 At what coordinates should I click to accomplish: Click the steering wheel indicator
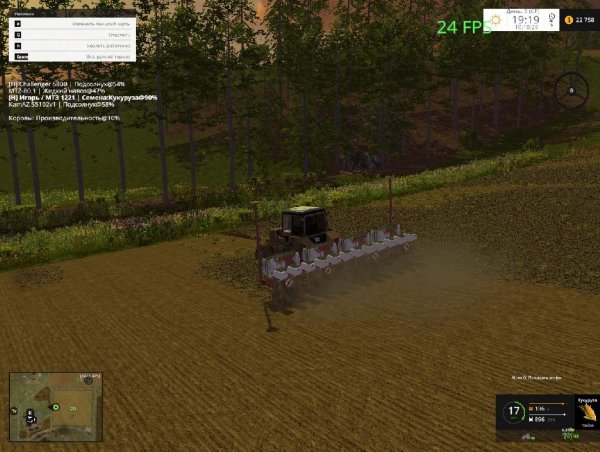coord(571,90)
